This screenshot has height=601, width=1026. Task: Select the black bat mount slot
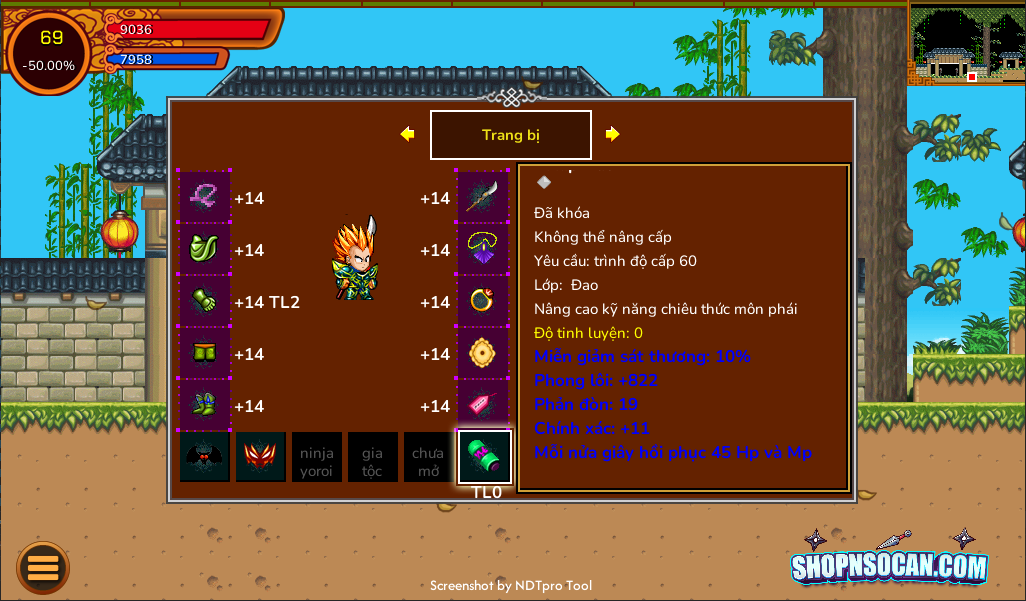pos(205,458)
